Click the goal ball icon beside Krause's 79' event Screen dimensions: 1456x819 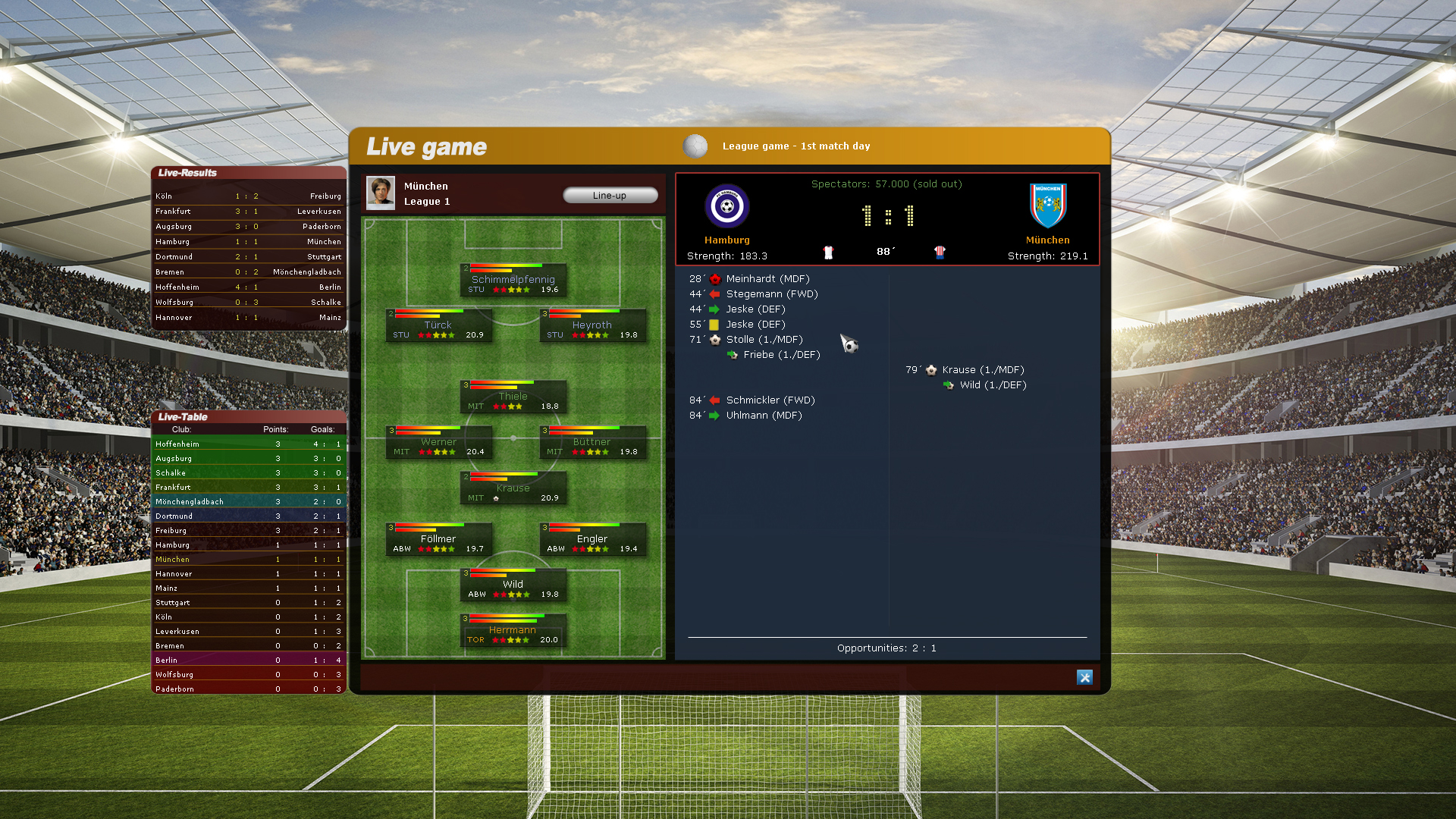(x=931, y=370)
